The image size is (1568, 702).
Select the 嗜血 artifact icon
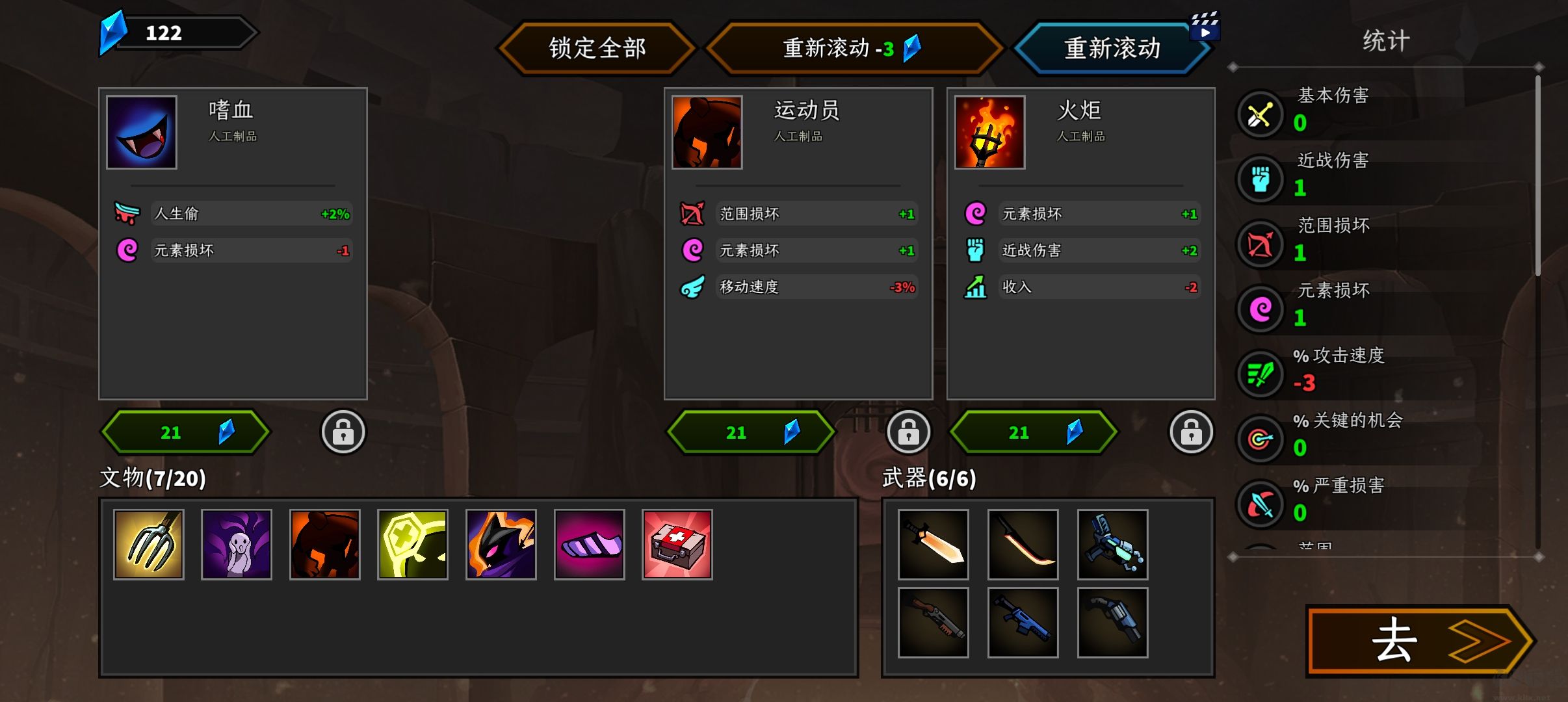141,131
